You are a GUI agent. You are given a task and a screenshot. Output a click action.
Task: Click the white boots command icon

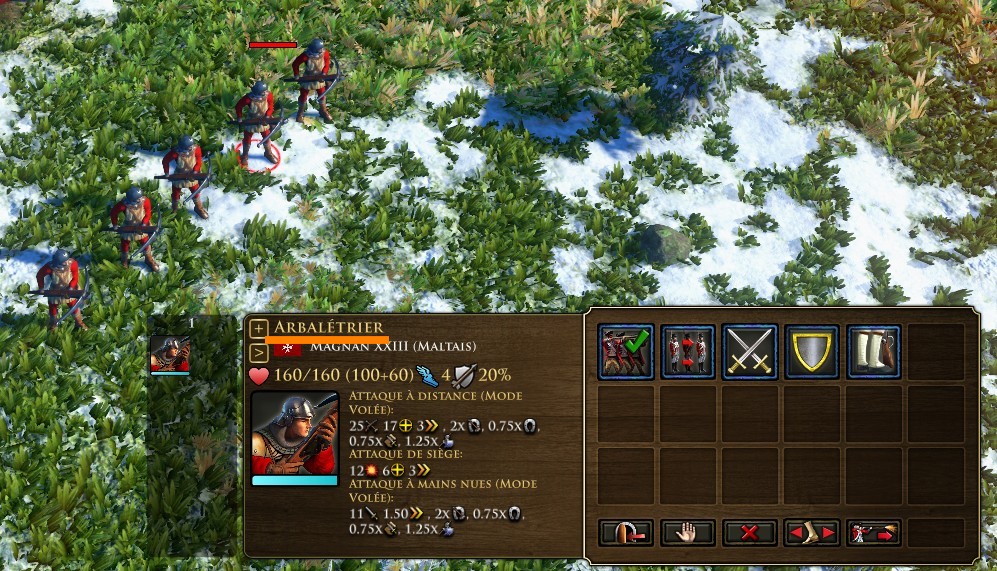point(873,352)
